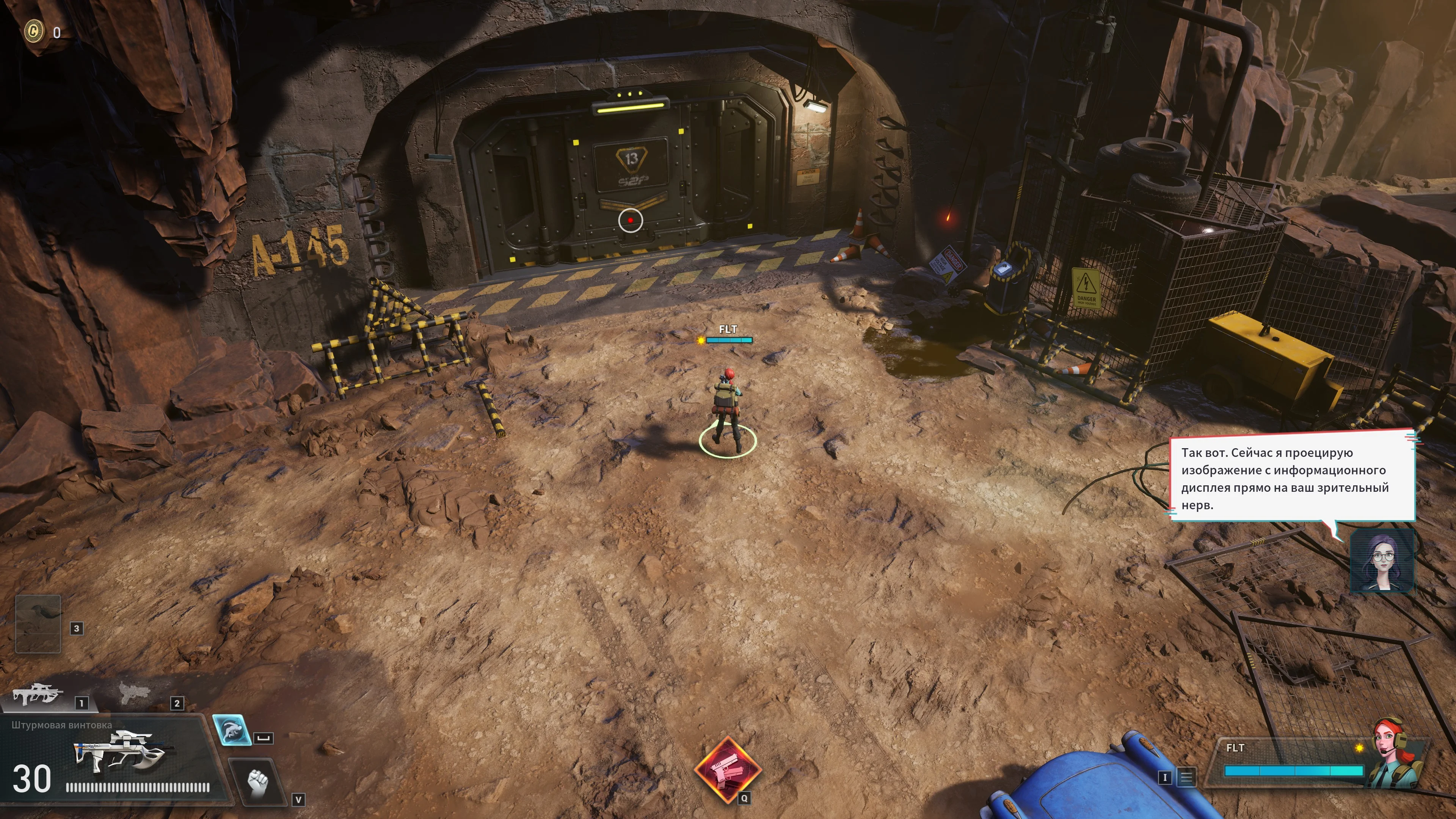Activate the dash roll ability icon
1456x819 pixels.
(x=232, y=730)
